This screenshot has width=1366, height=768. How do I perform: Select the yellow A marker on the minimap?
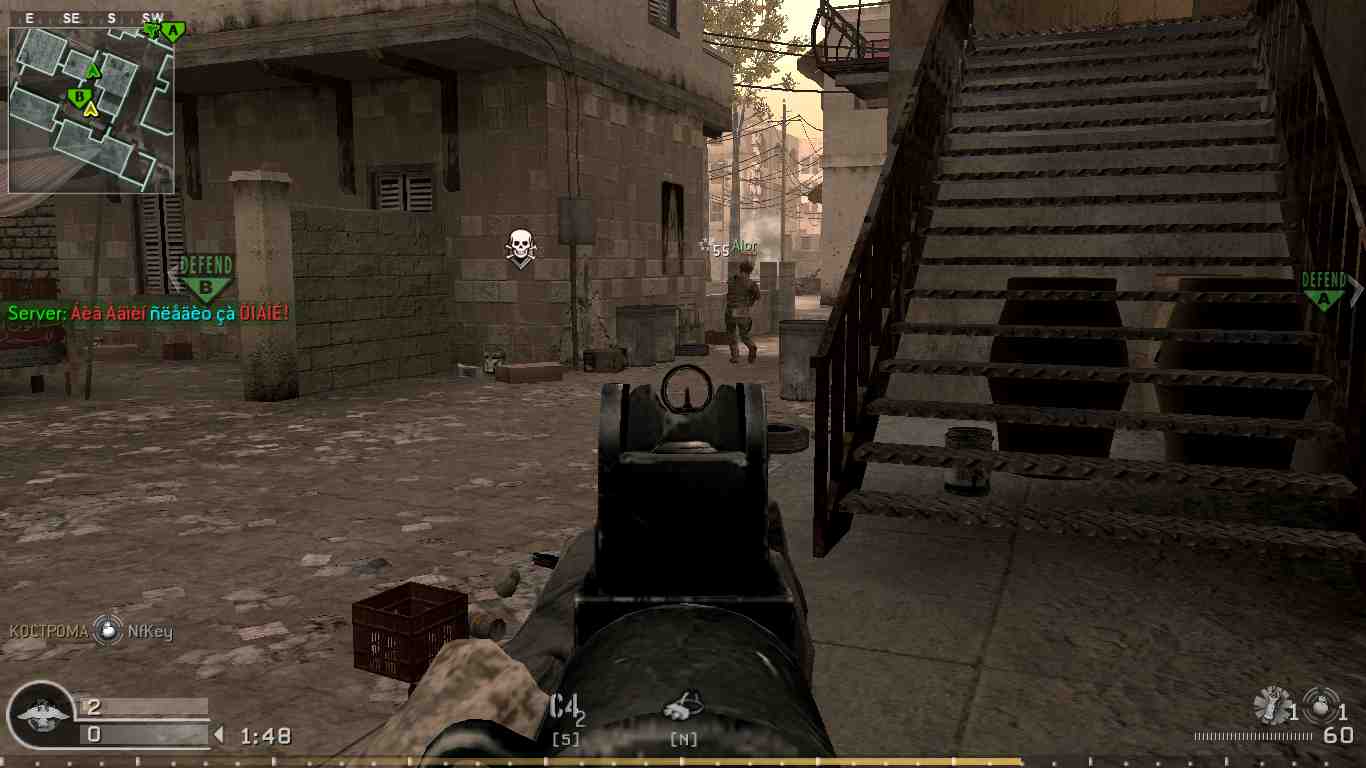pyautogui.click(x=91, y=108)
